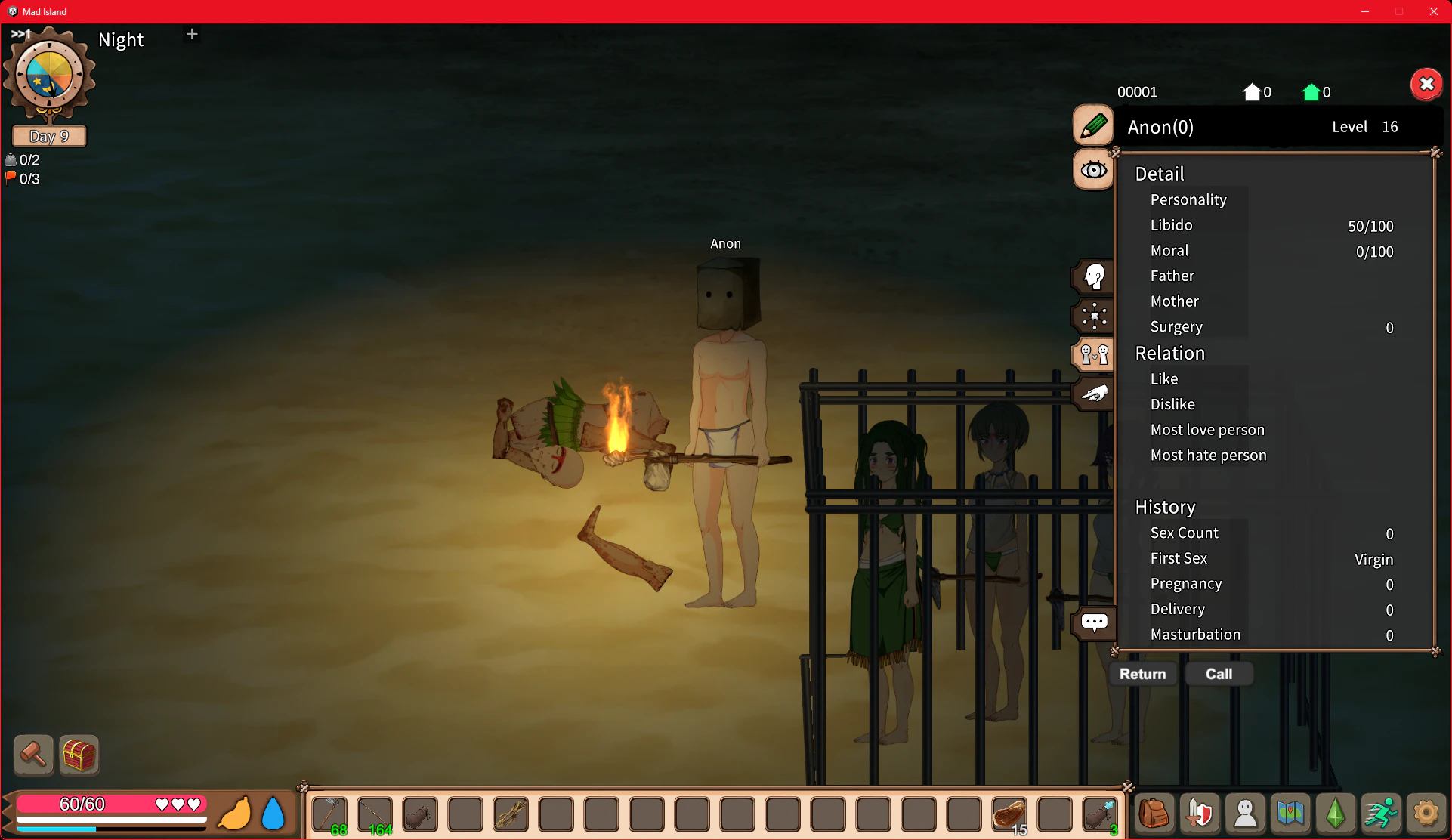Close the Anon character detail panel

click(x=1426, y=84)
